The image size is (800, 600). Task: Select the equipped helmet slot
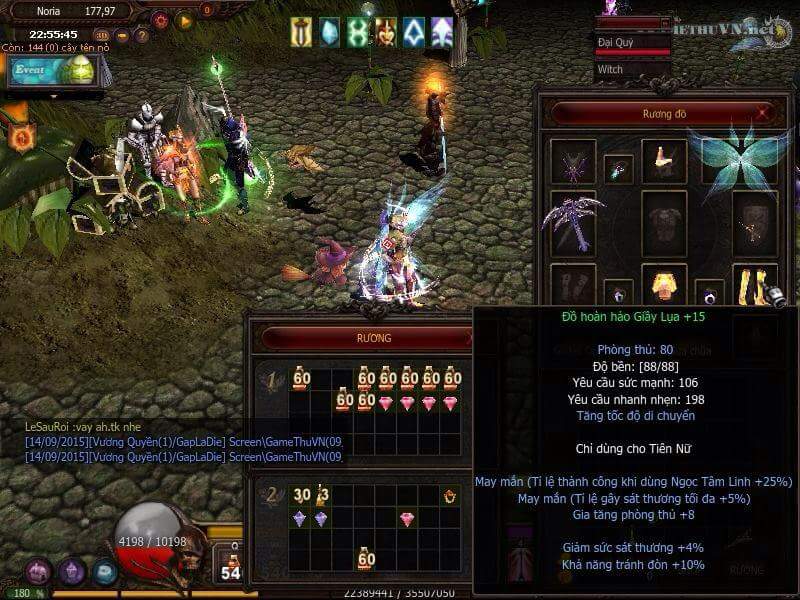664,158
